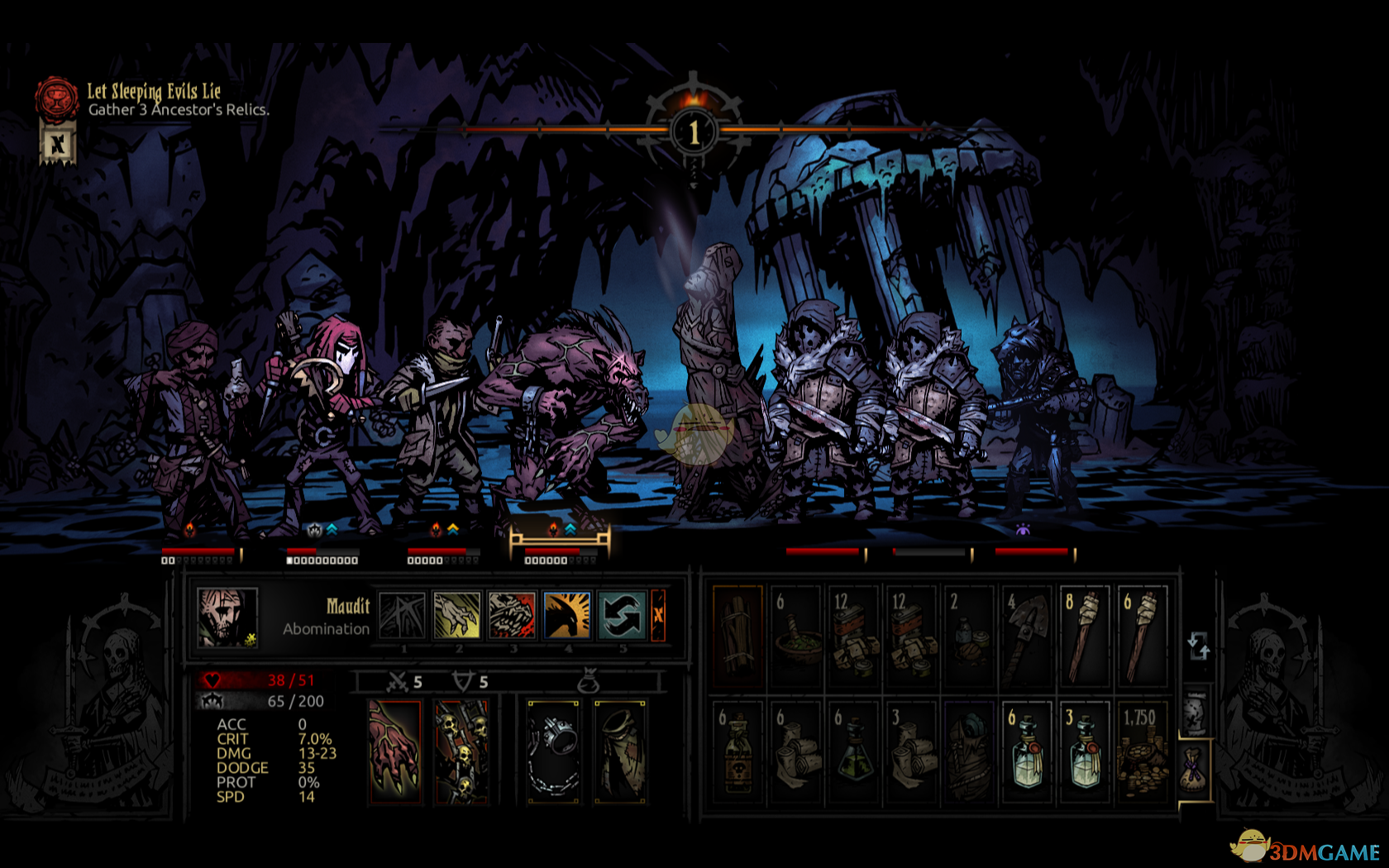1389x868 pixels.
Task: Pick the skull-labeled blight bottle
Action: click(737, 751)
